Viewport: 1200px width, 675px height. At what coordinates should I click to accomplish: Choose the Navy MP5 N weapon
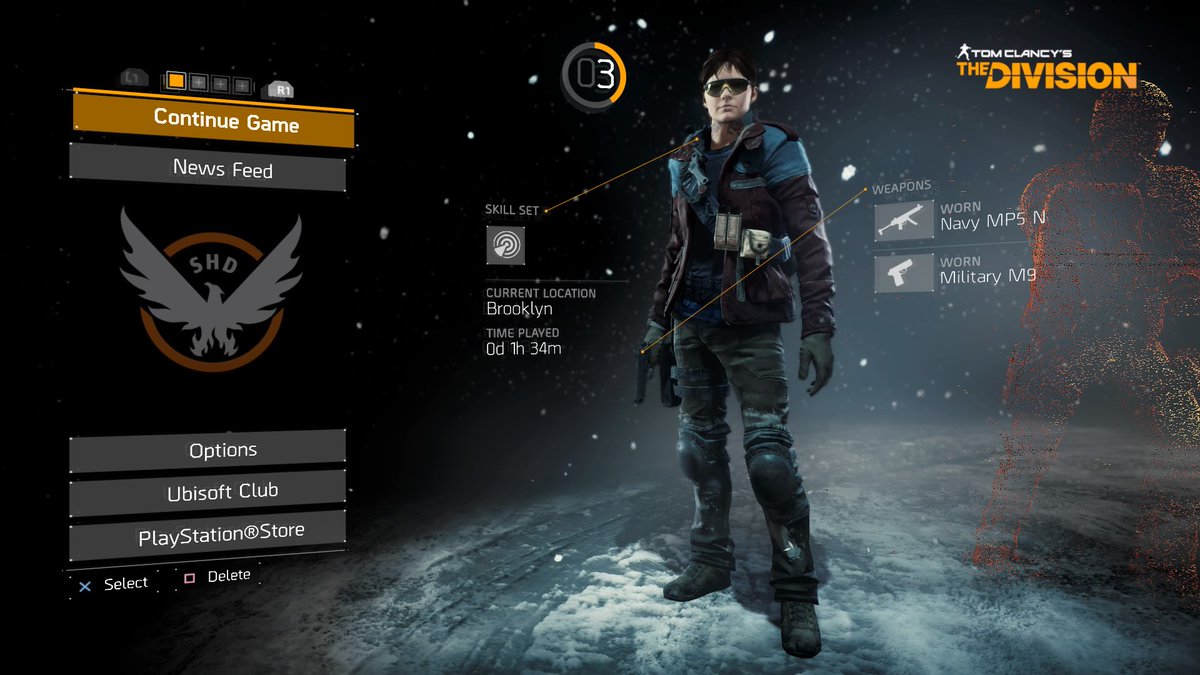(903, 221)
